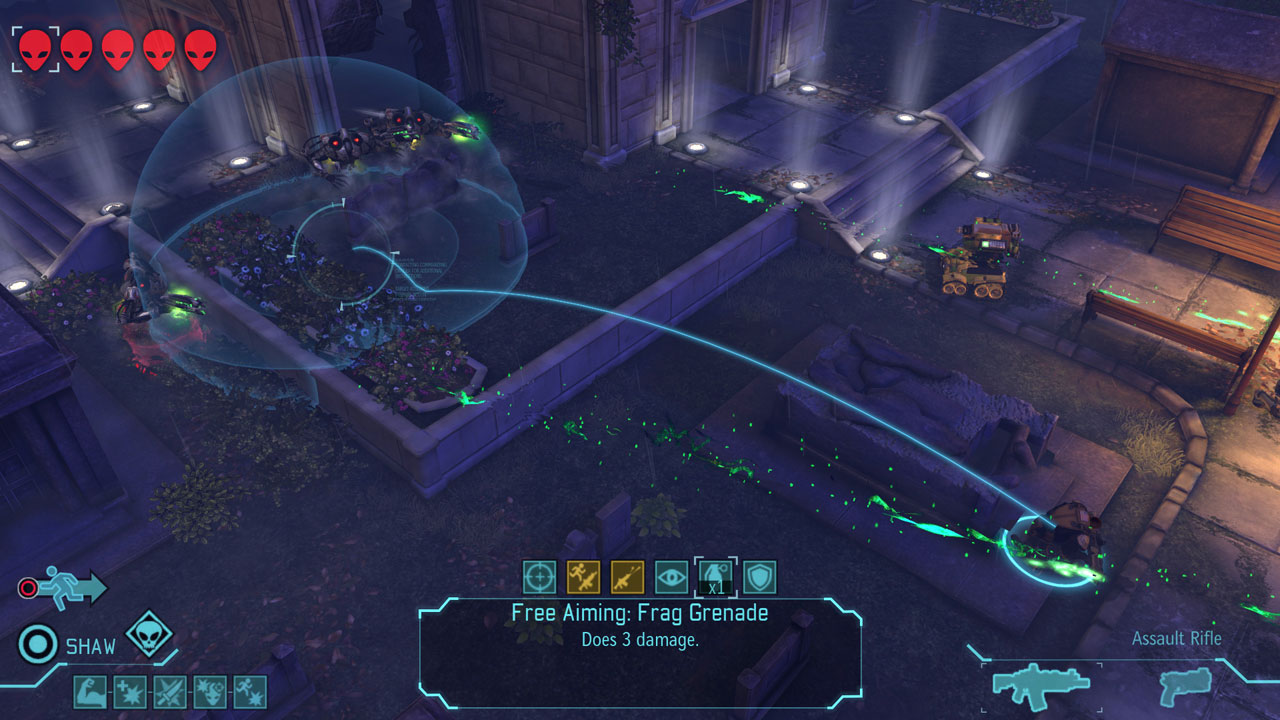
Task: Select the crosshair Fire Weapon ability
Action: point(539,577)
